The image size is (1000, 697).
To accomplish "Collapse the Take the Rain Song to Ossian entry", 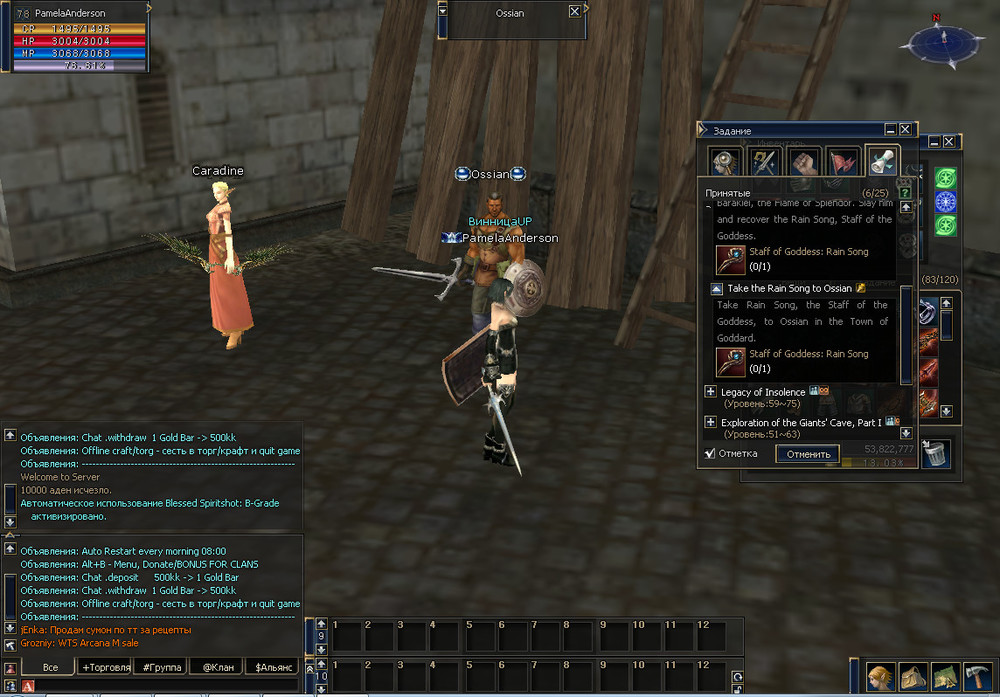I will click(717, 289).
